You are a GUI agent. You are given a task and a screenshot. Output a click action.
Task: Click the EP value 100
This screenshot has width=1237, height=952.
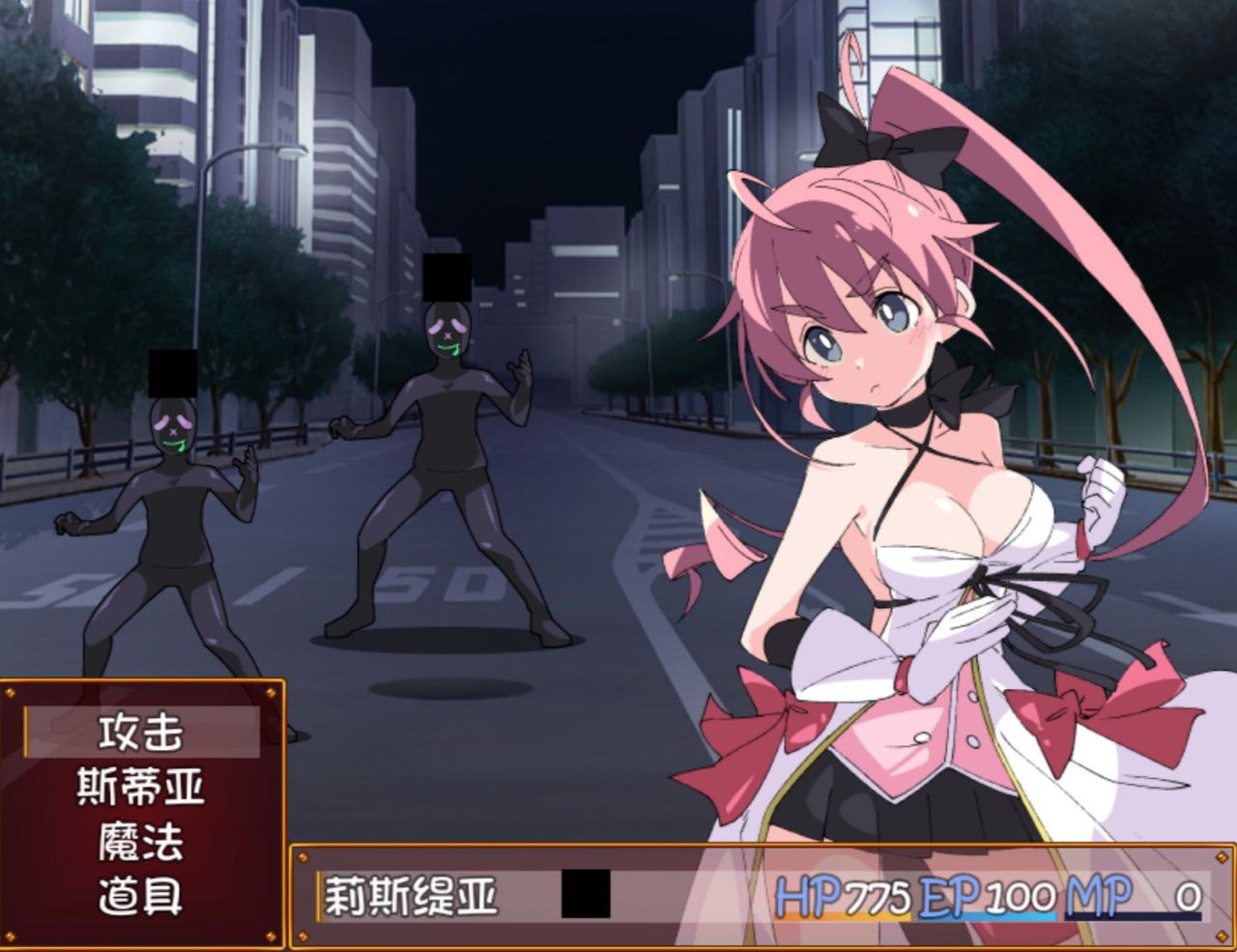[1021, 896]
